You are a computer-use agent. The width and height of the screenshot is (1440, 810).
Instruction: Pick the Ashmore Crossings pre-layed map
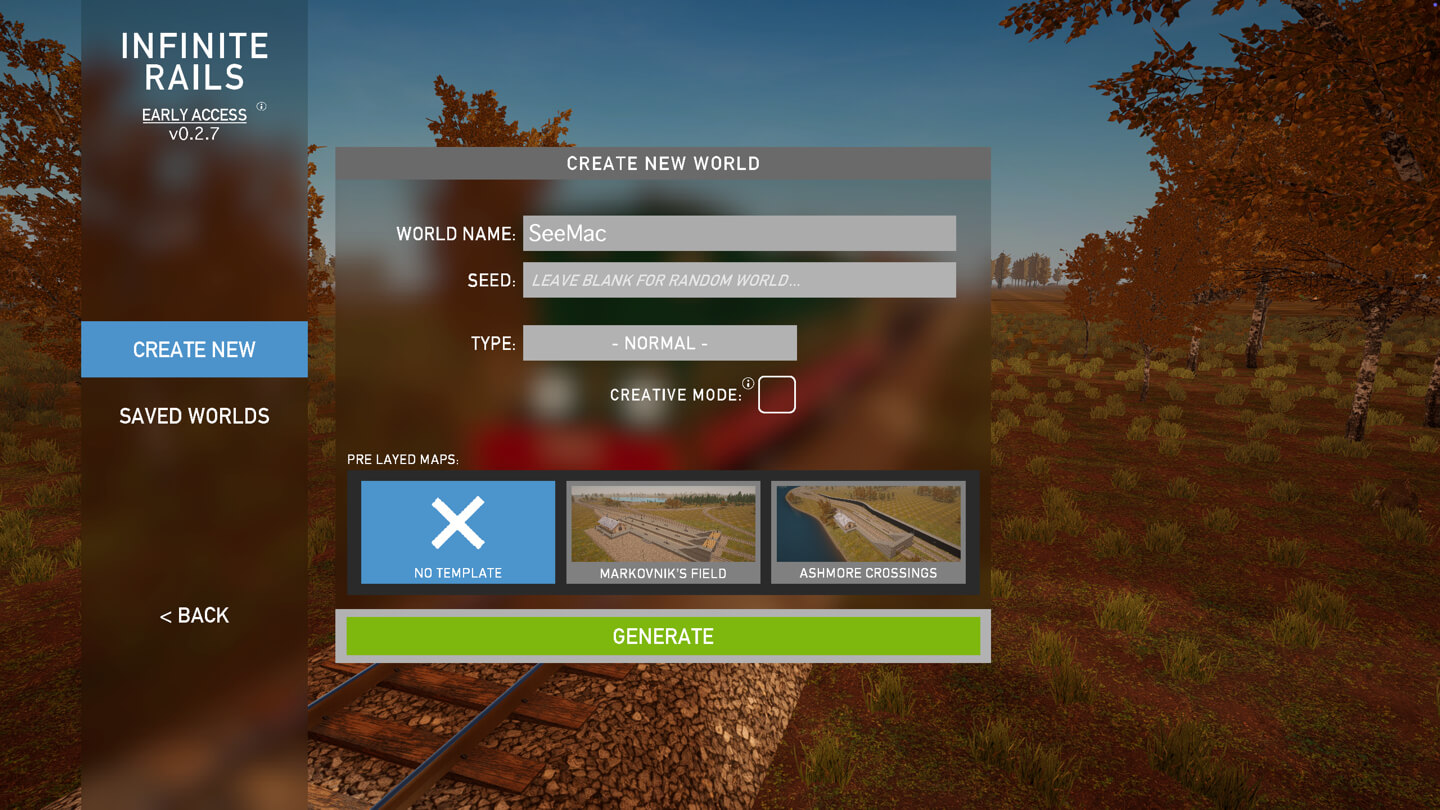coord(868,532)
